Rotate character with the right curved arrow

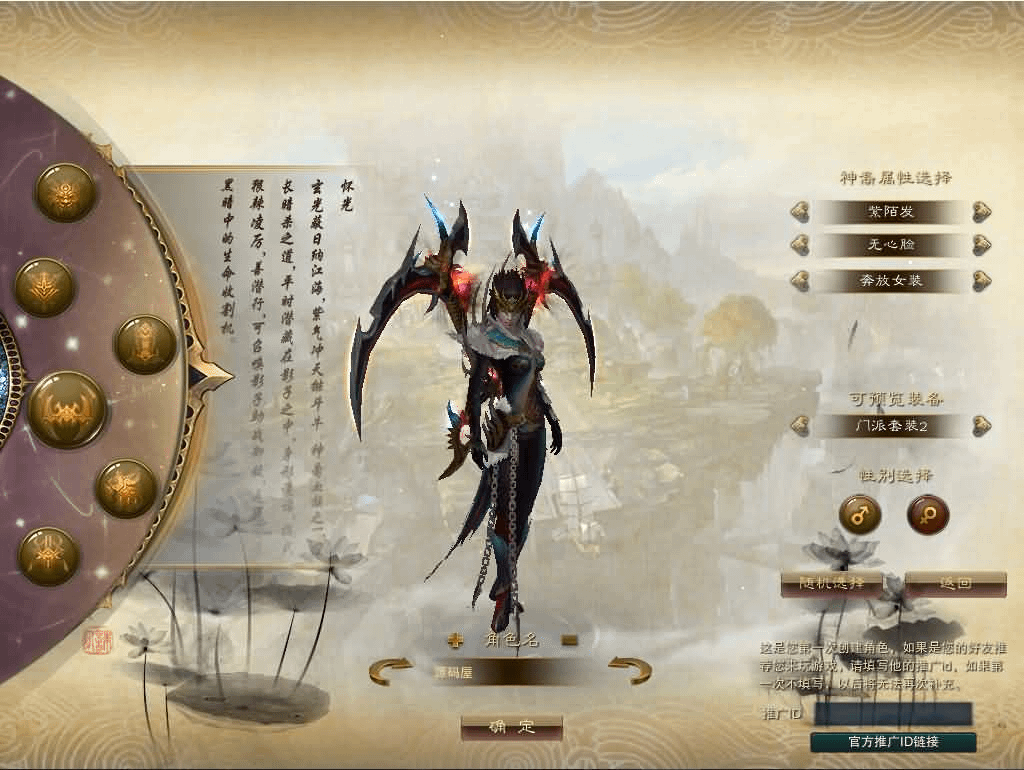tap(630, 670)
